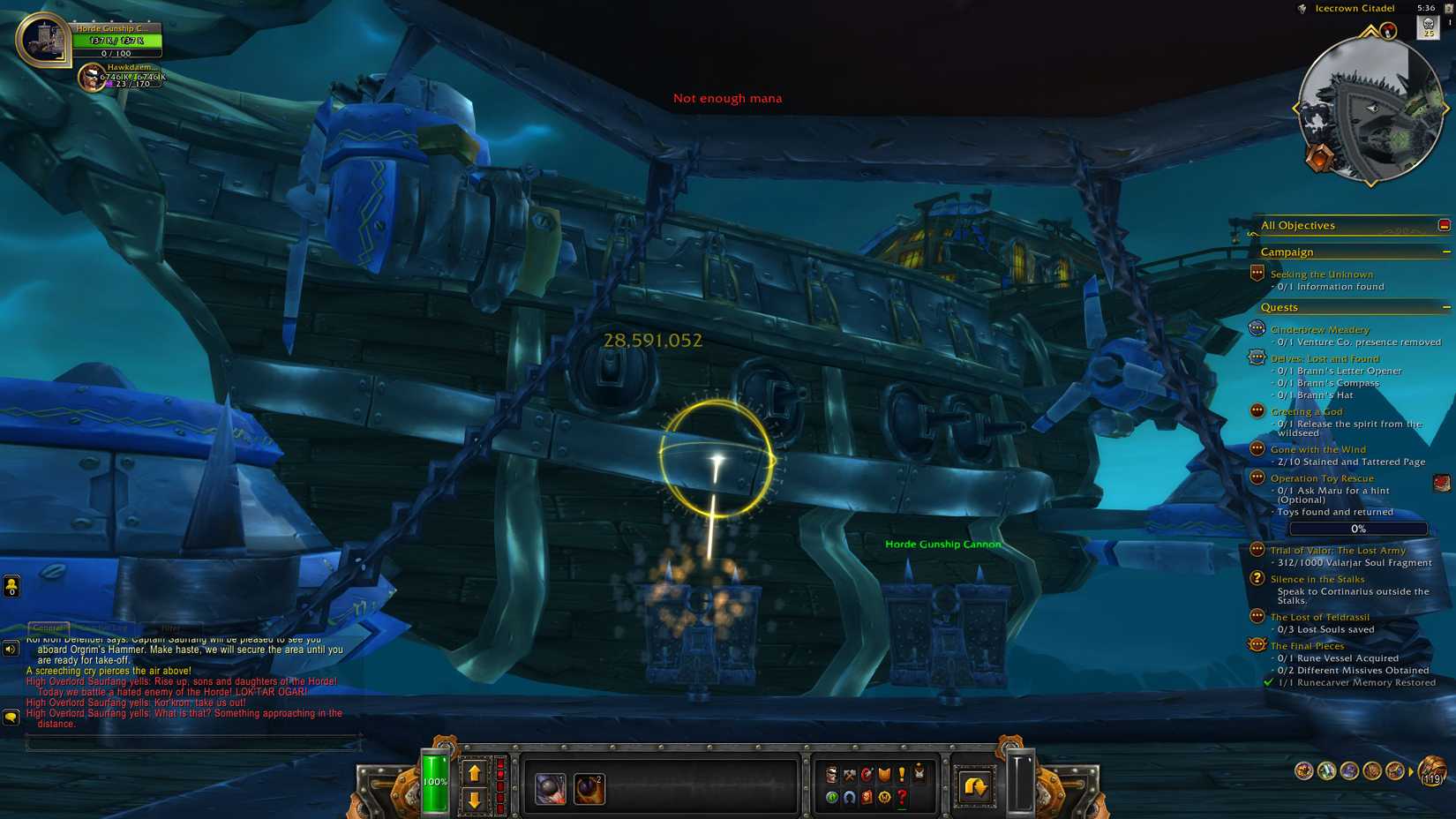This screenshot has width=1456, height=819.
Task: Open Group Finder with the green eye icon
Action: (x=832, y=797)
